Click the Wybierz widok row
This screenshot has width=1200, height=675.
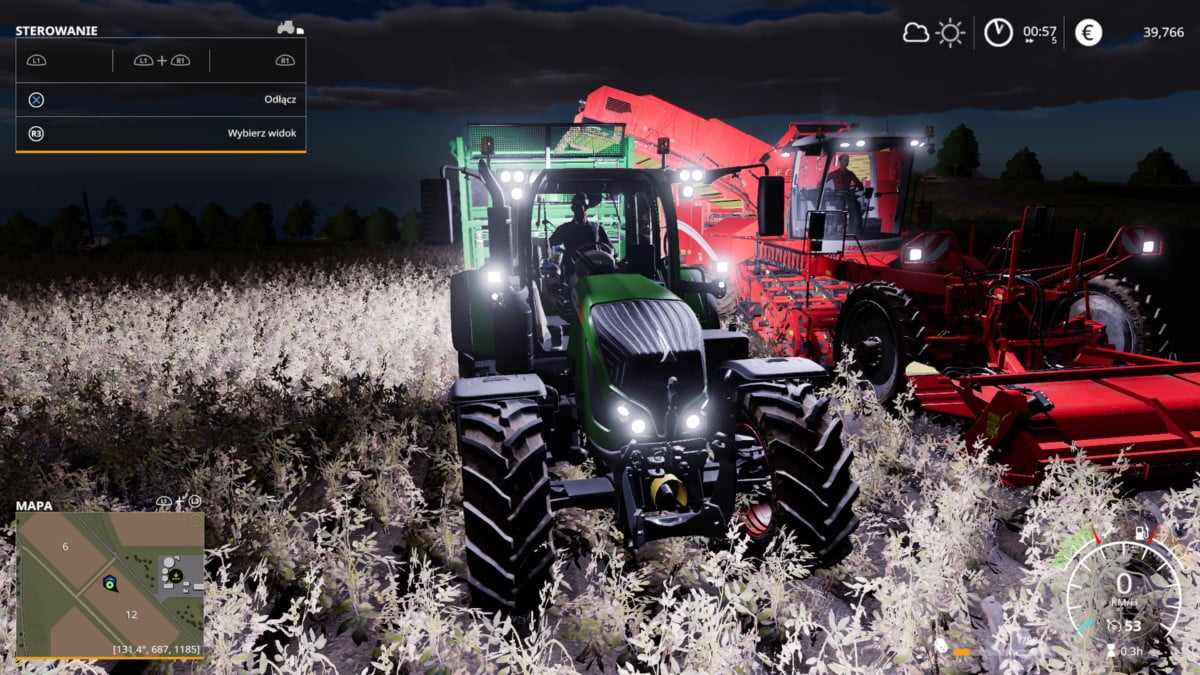click(160, 133)
